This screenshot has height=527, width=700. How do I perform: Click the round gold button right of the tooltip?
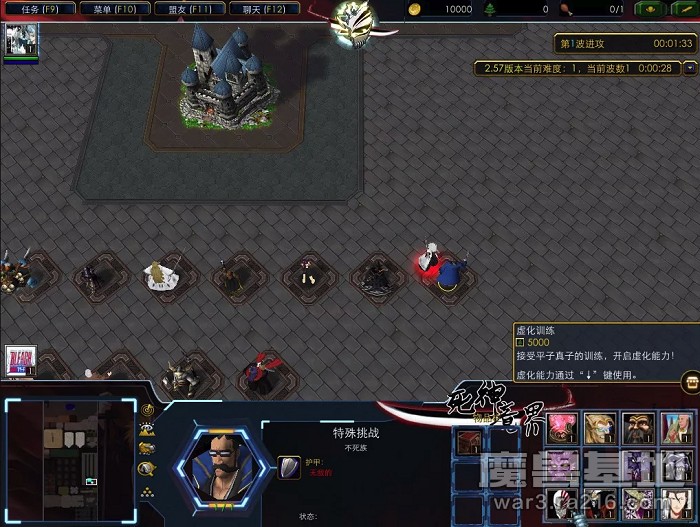point(690,383)
